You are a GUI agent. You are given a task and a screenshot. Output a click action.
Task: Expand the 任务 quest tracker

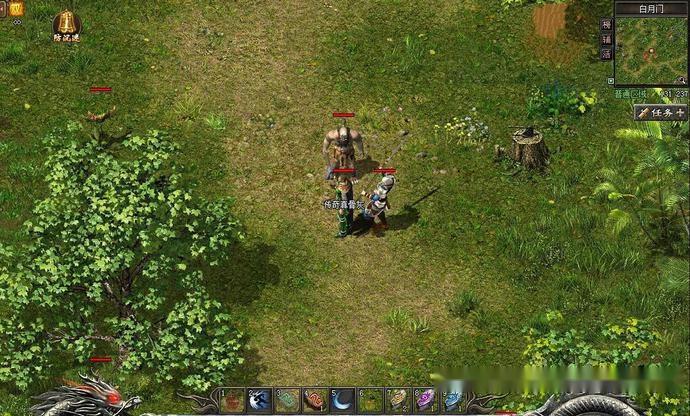[661, 113]
